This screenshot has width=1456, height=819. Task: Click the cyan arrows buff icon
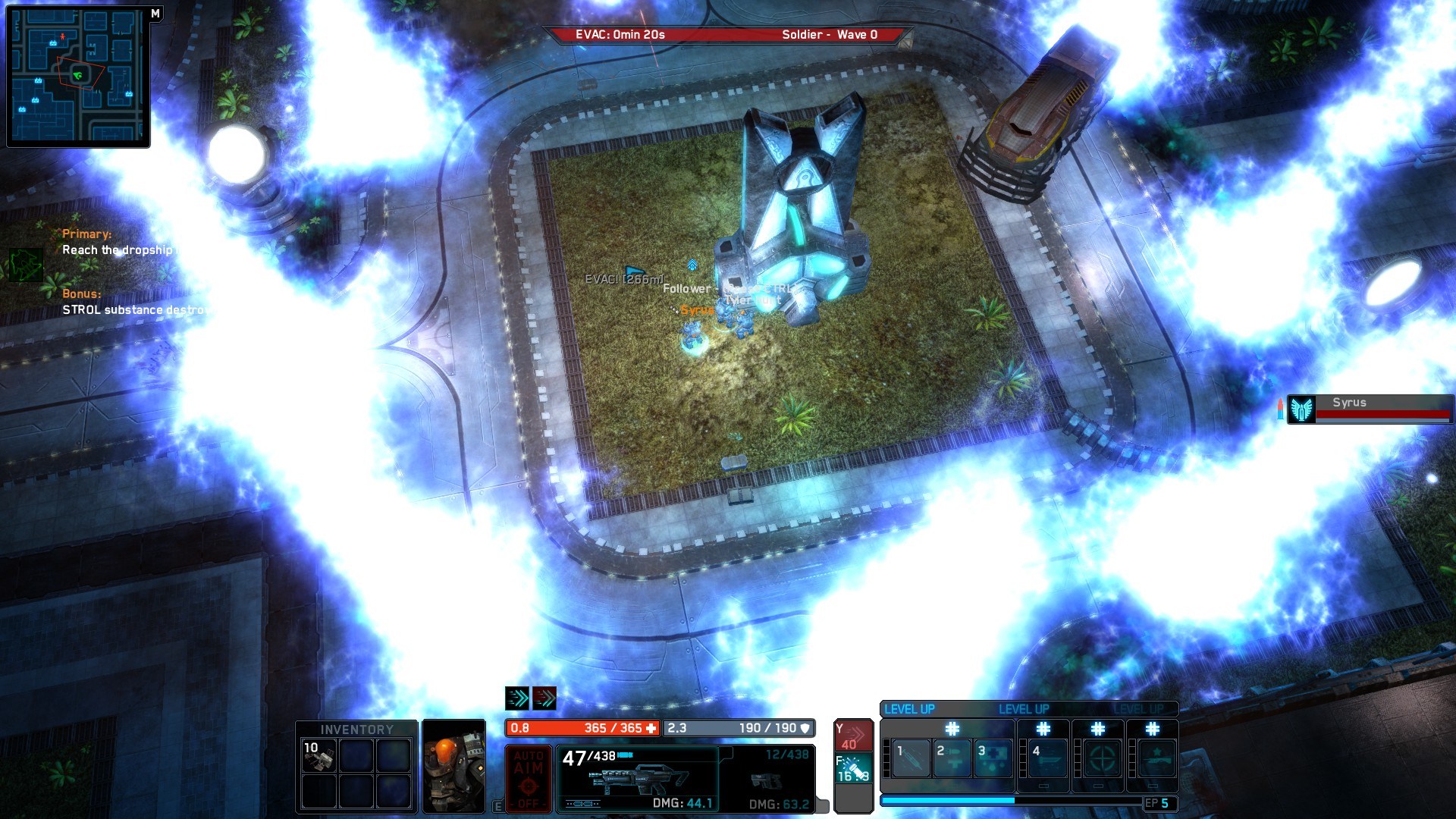tap(517, 698)
